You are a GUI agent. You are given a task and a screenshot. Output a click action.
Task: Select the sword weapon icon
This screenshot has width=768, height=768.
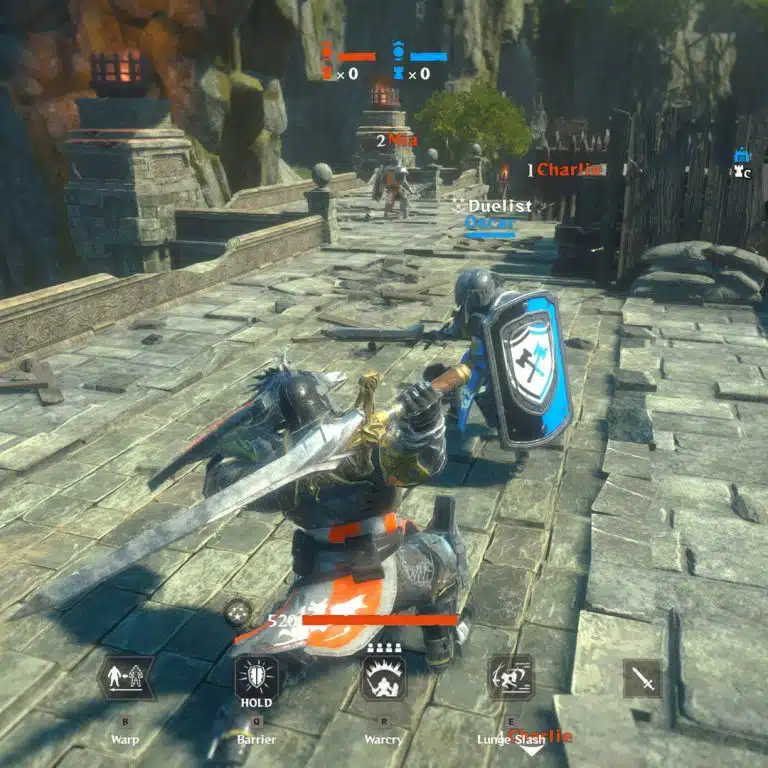tap(642, 679)
